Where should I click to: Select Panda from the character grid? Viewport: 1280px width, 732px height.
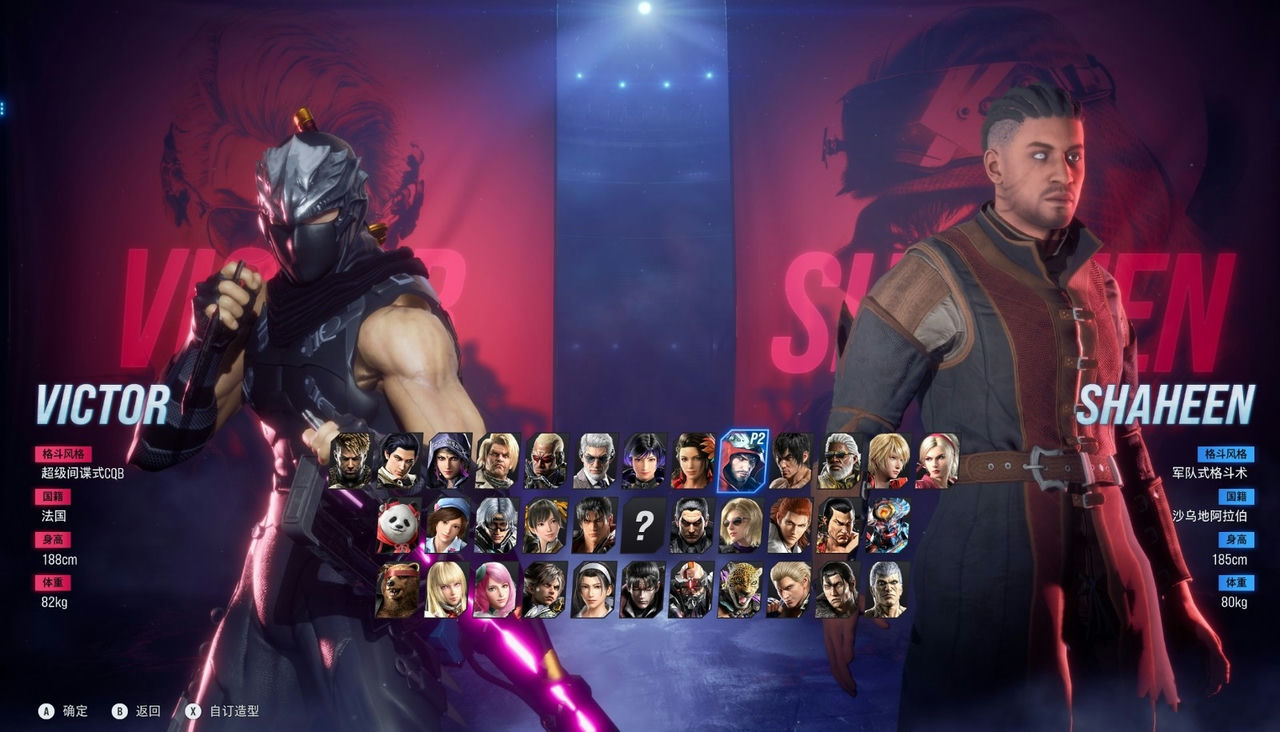(399, 525)
